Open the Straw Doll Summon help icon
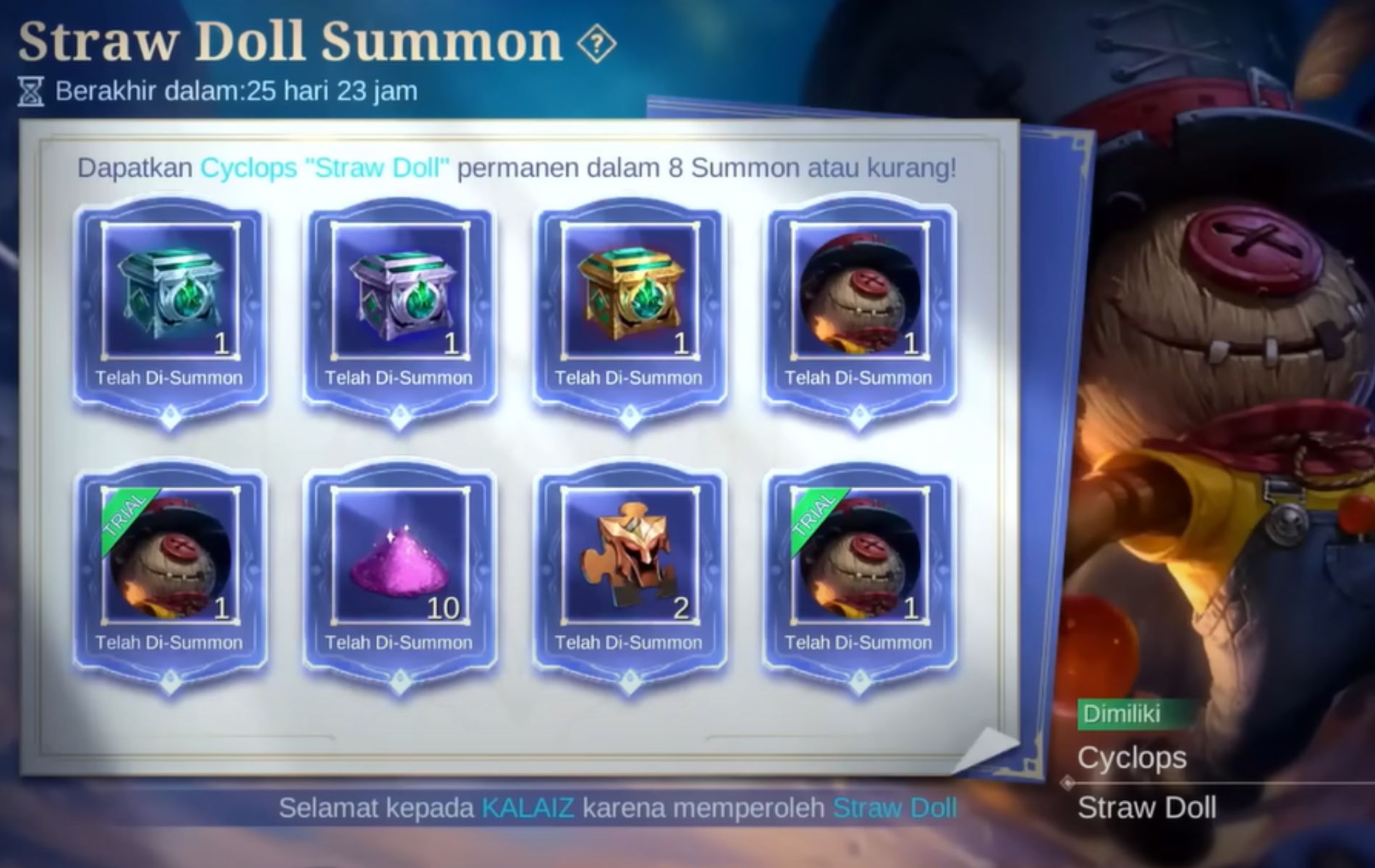Viewport: 1375px width, 868px height. pyautogui.click(x=595, y=43)
